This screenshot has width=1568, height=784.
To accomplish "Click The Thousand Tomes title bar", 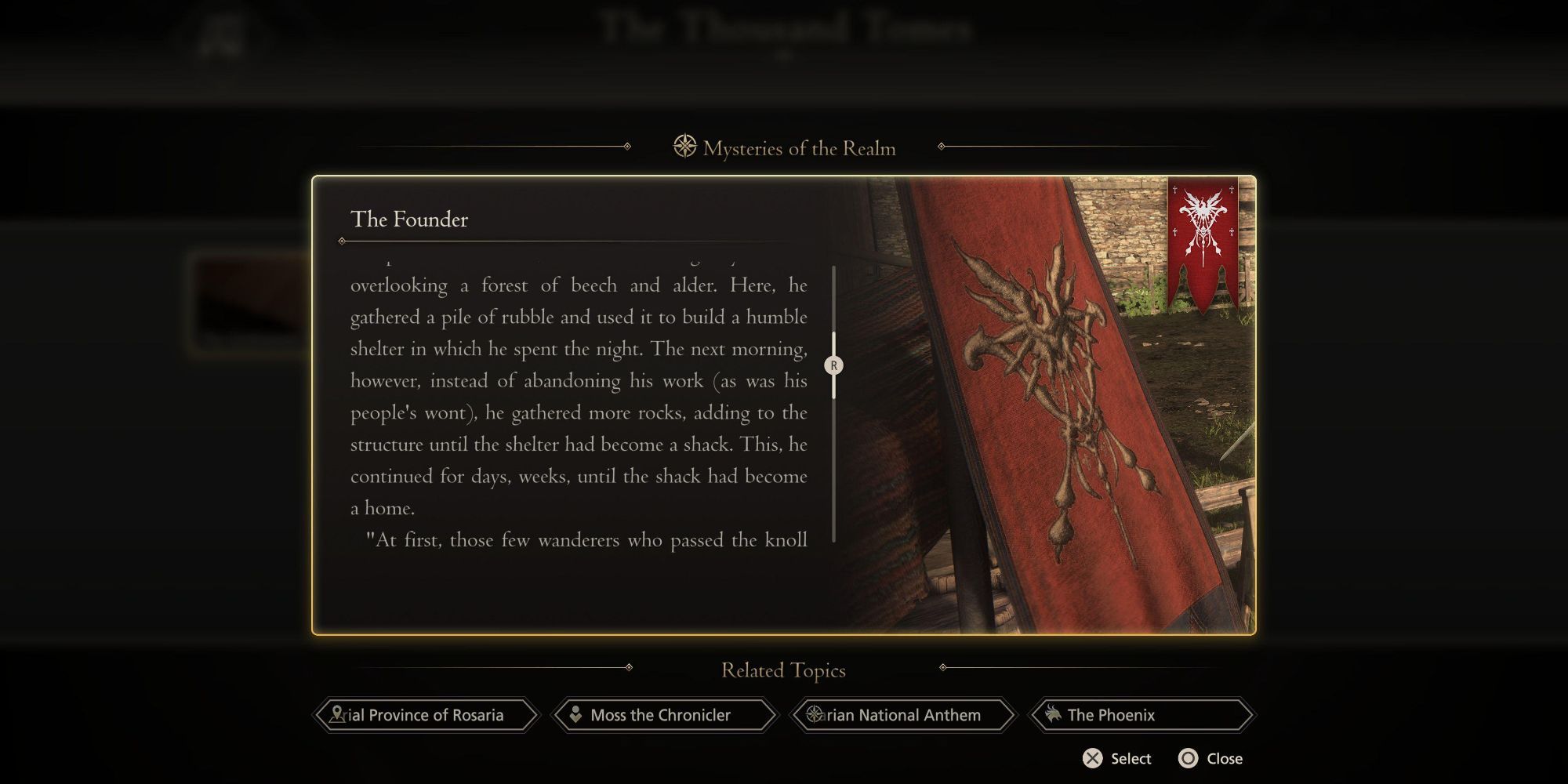I will click(784, 27).
